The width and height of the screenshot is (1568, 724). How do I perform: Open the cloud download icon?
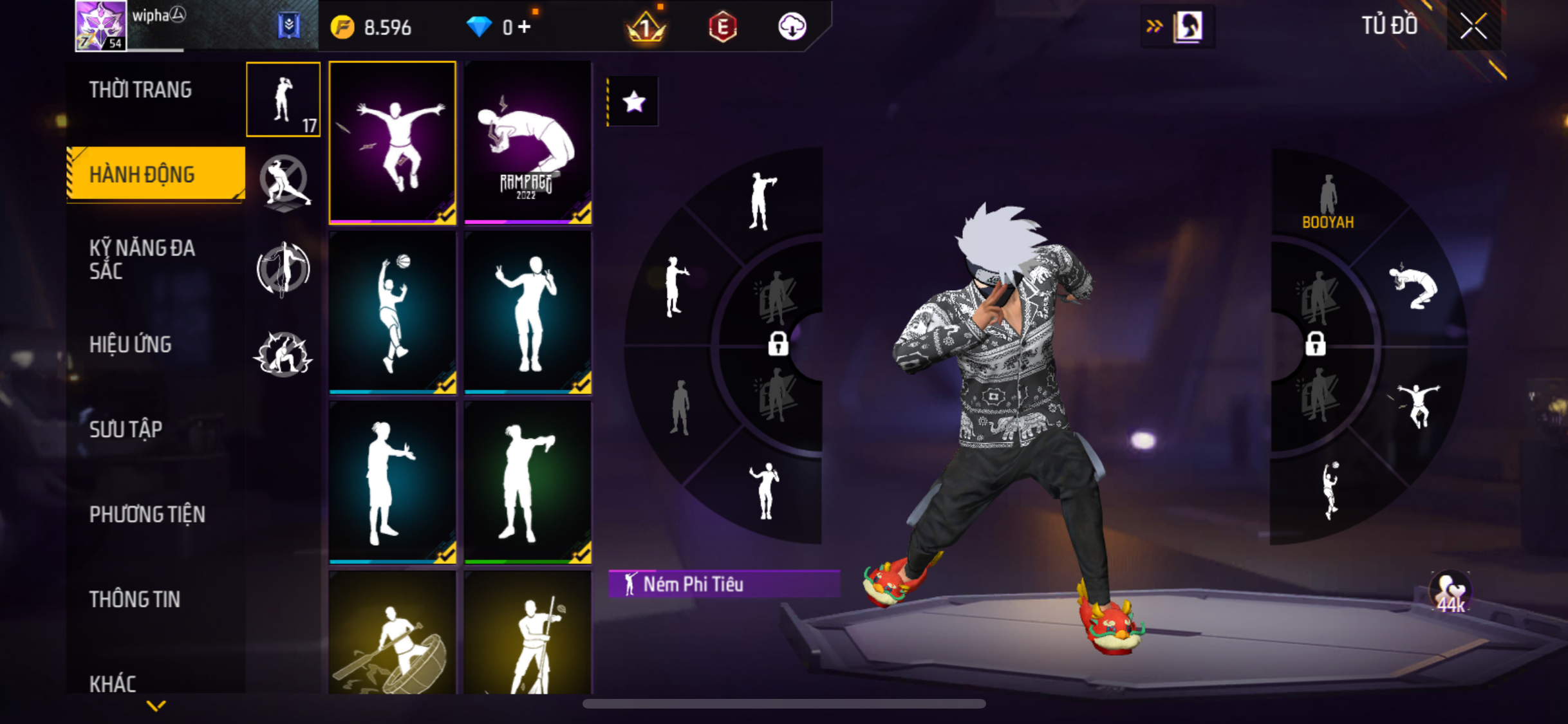(x=792, y=27)
